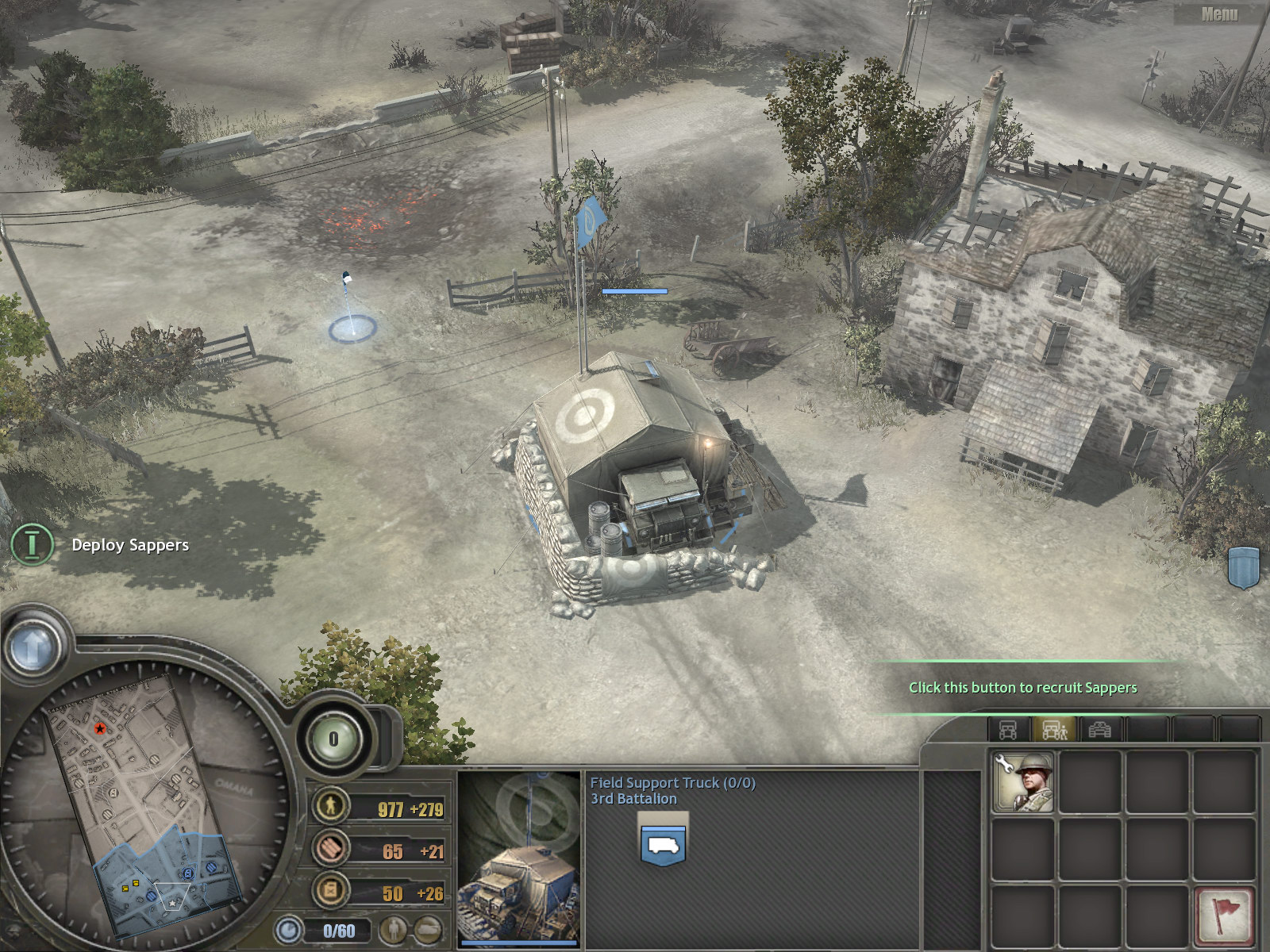The image size is (1270, 952).
Task: Open the round green command points button
Action: [333, 739]
